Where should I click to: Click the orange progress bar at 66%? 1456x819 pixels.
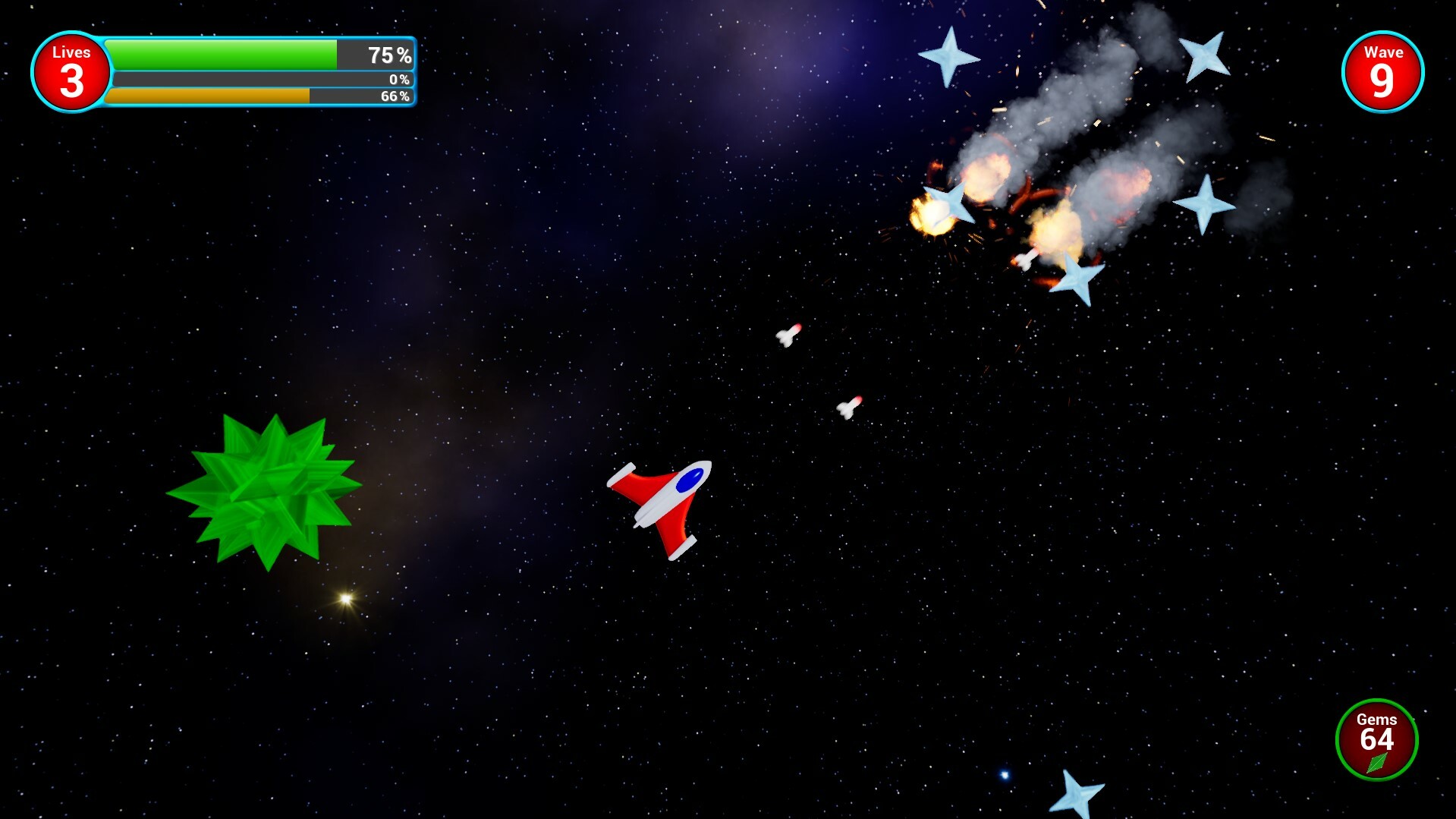209,96
